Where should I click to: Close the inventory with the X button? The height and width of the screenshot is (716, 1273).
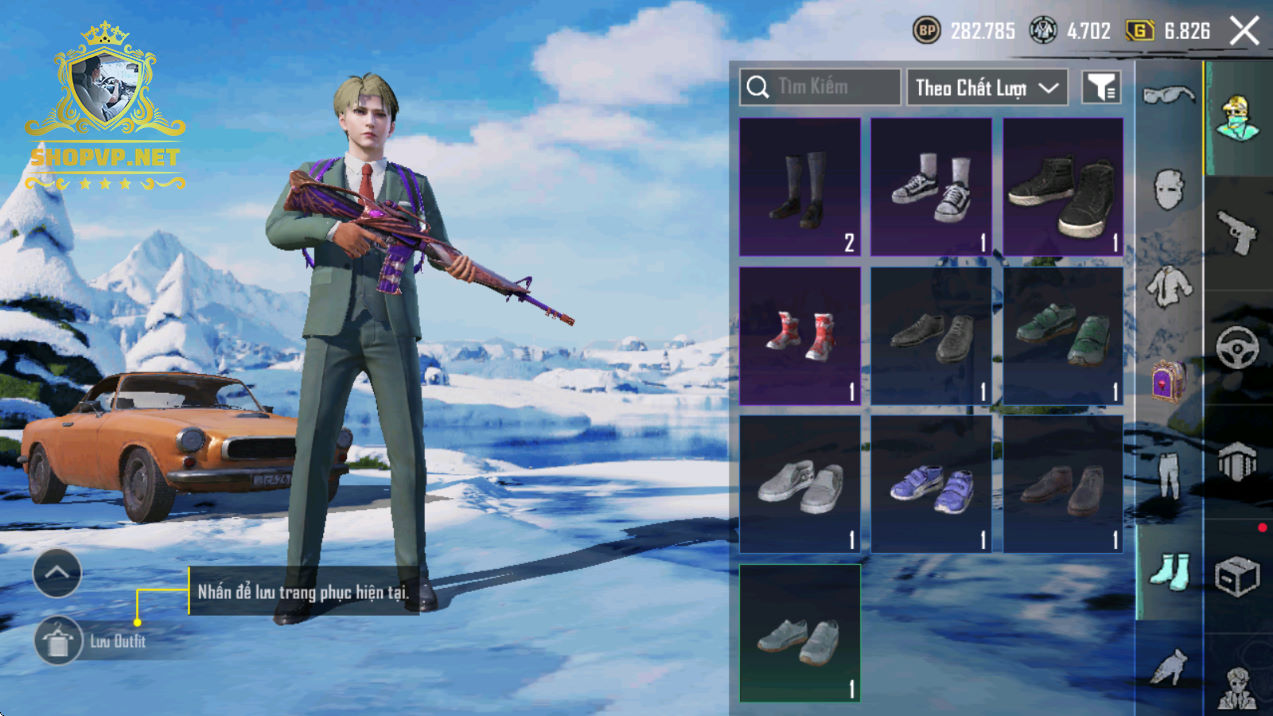pos(1245,31)
